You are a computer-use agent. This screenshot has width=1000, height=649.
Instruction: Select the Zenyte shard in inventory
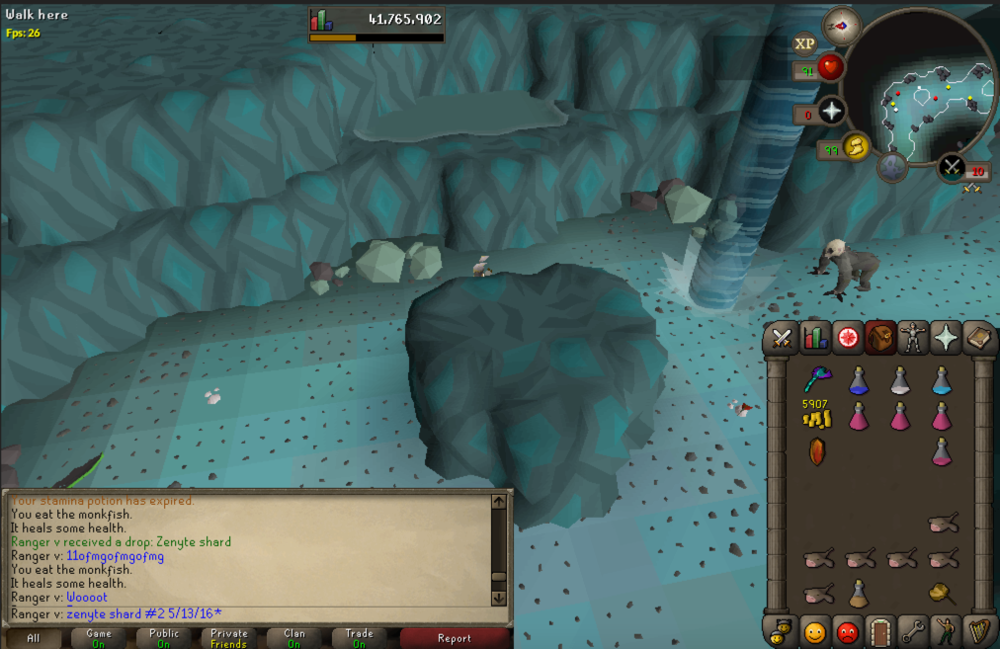tap(817, 451)
